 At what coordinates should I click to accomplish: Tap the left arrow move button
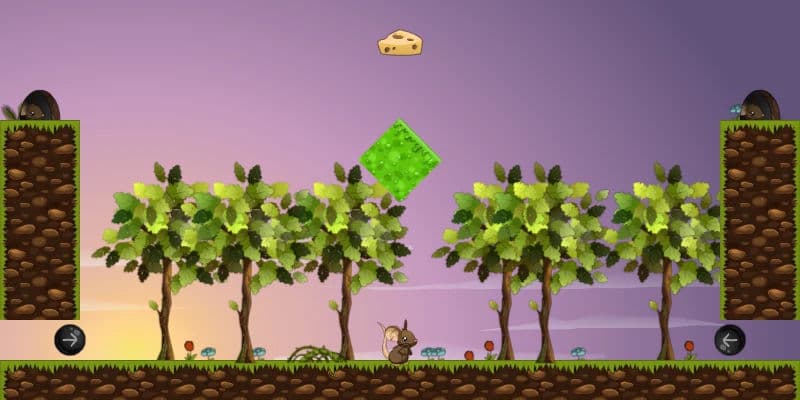coord(730,340)
